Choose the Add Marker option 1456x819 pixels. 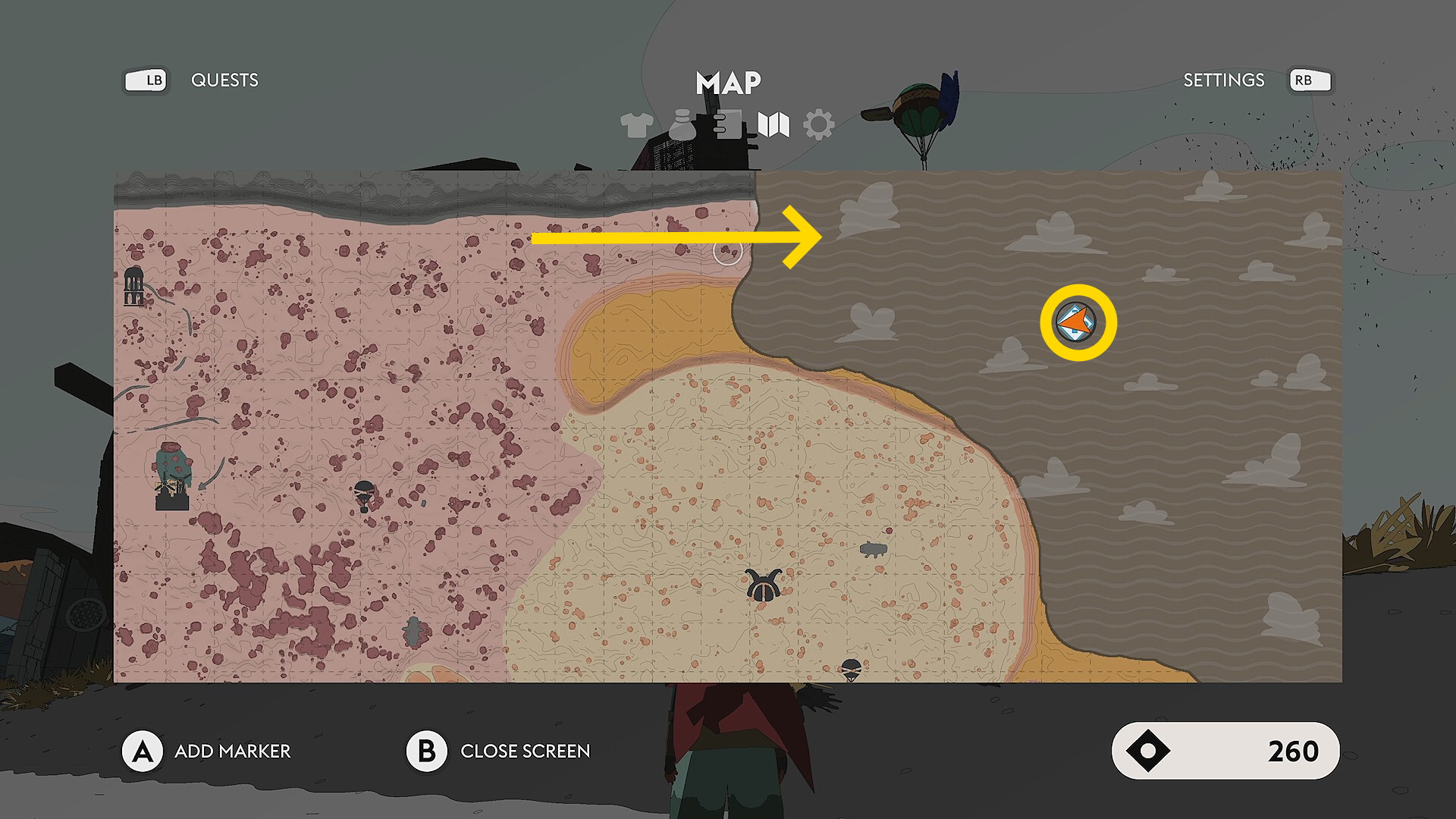(232, 752)
